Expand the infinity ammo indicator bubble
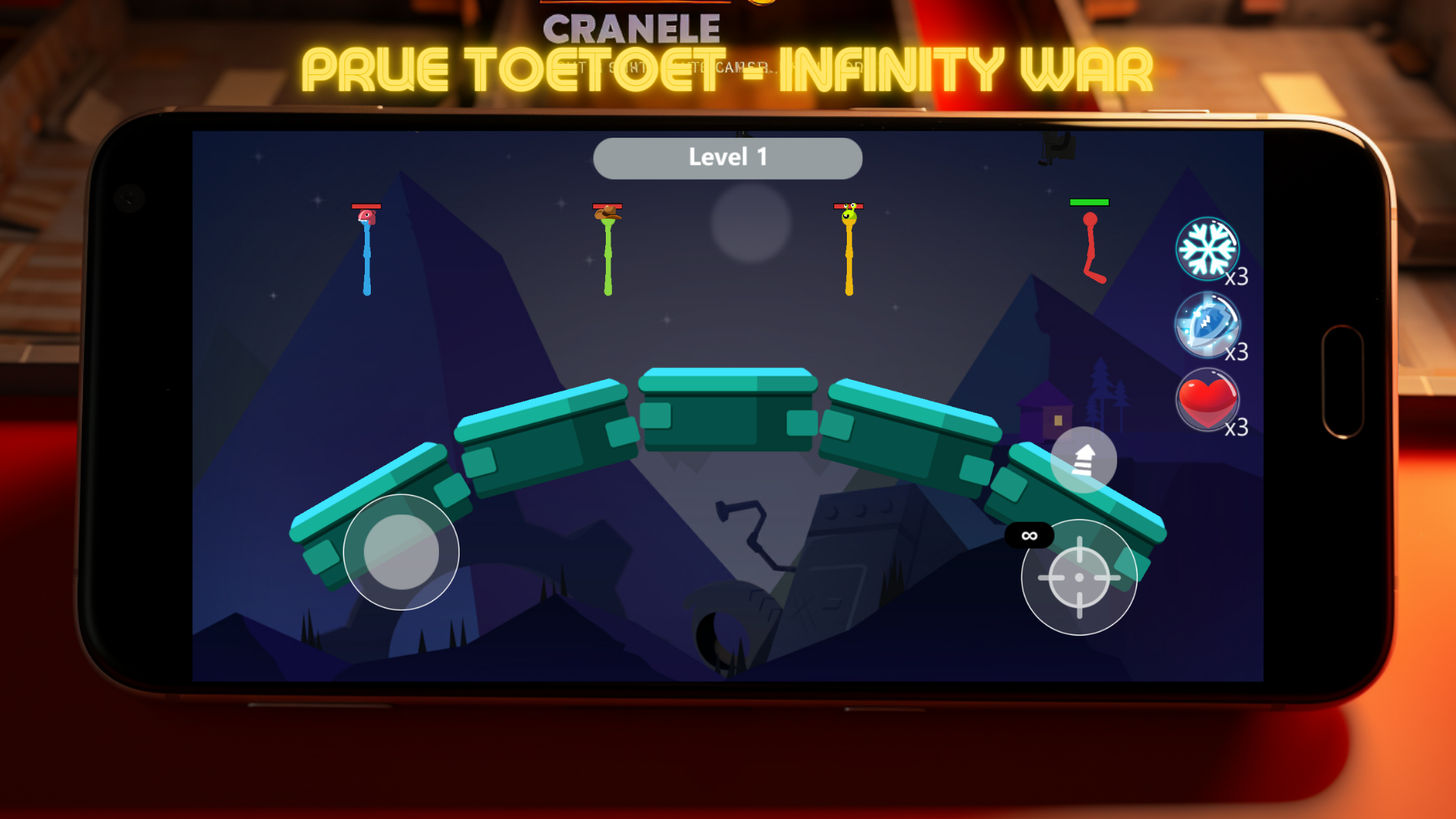This screenshot has height=819, width=1456. click(1029, 535)
